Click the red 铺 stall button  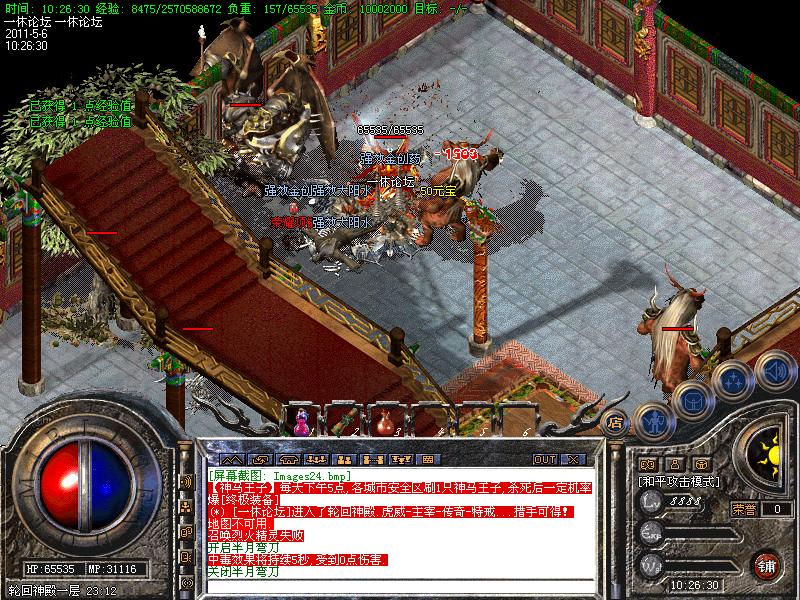pyautogui.click(x=768, y=565)
